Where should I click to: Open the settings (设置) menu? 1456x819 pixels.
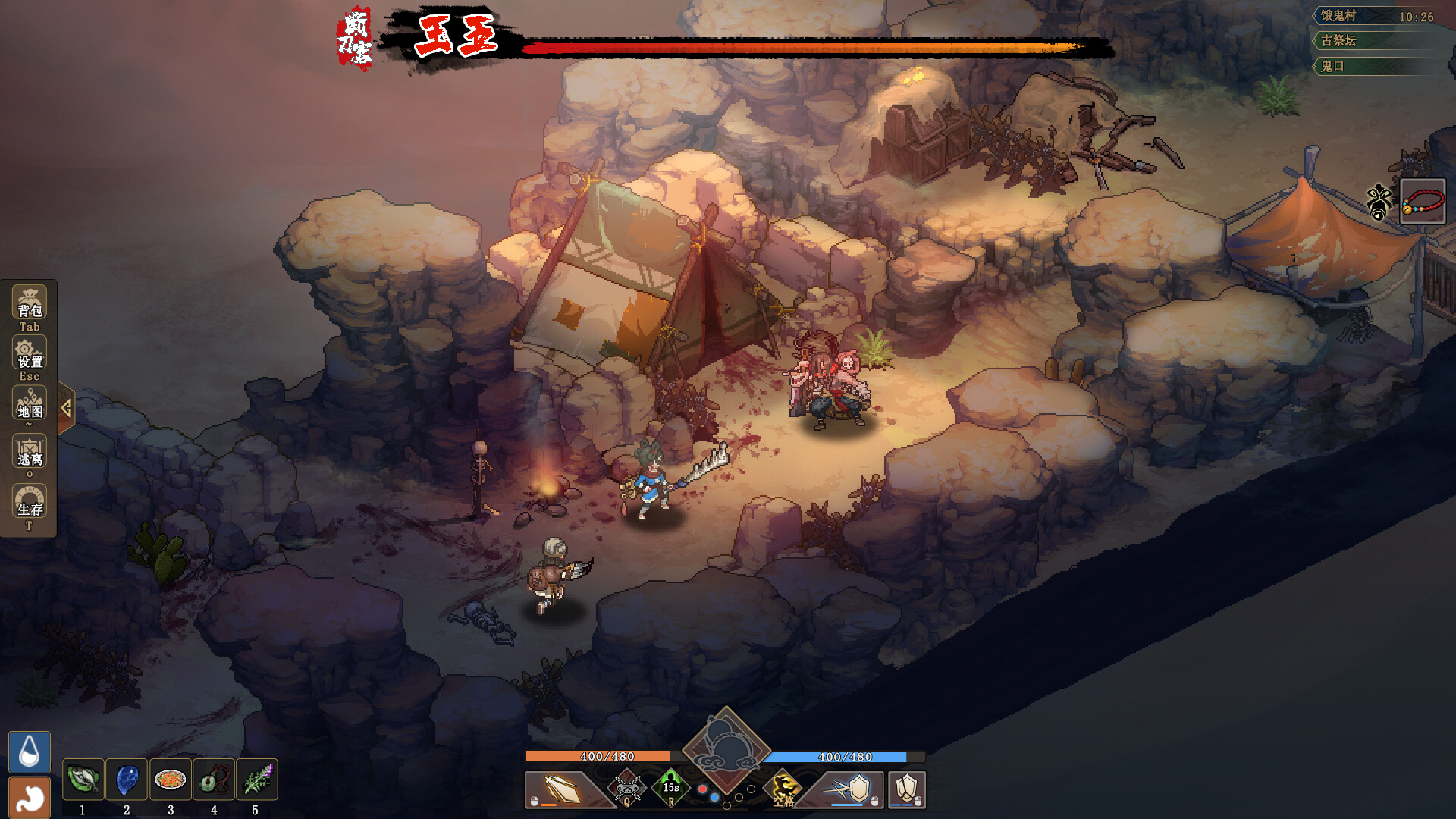[30, 354]
